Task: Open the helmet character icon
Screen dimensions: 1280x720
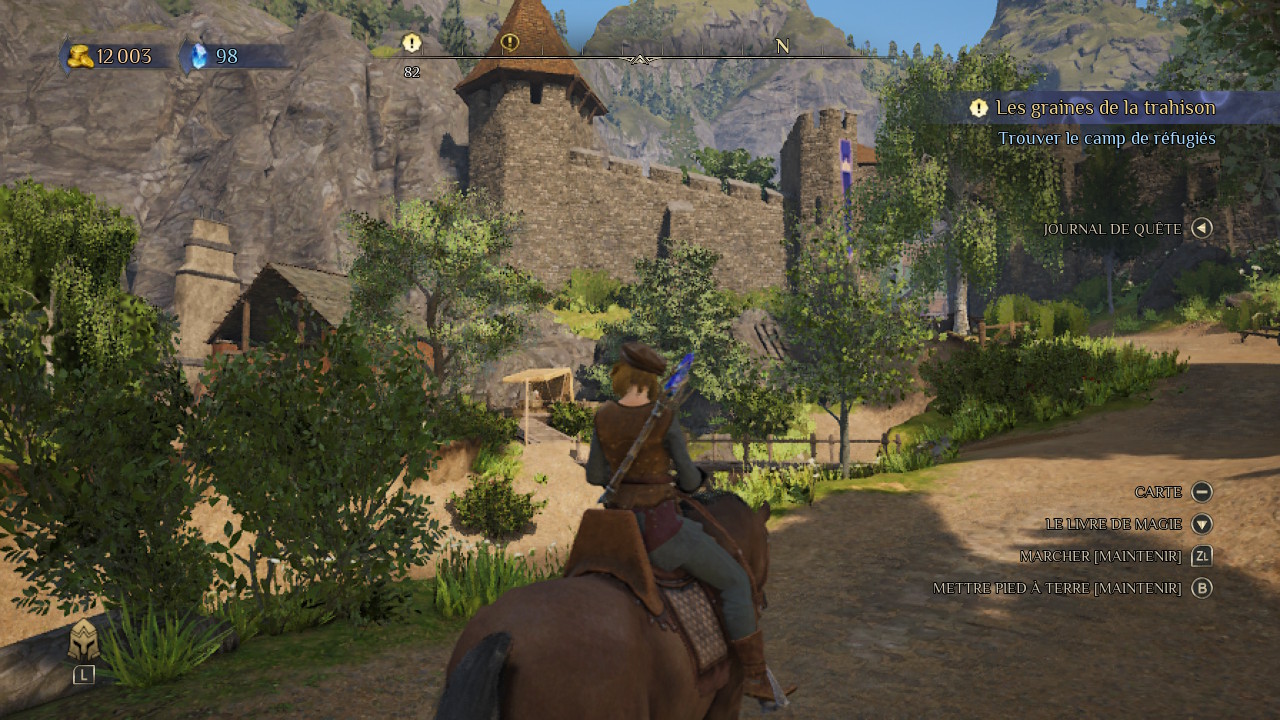Action: (x=83, y=641)
